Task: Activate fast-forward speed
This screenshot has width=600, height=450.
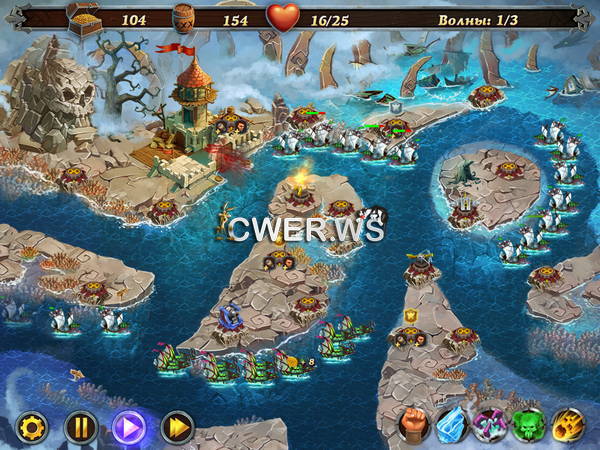Action: [x=177, y=428]
